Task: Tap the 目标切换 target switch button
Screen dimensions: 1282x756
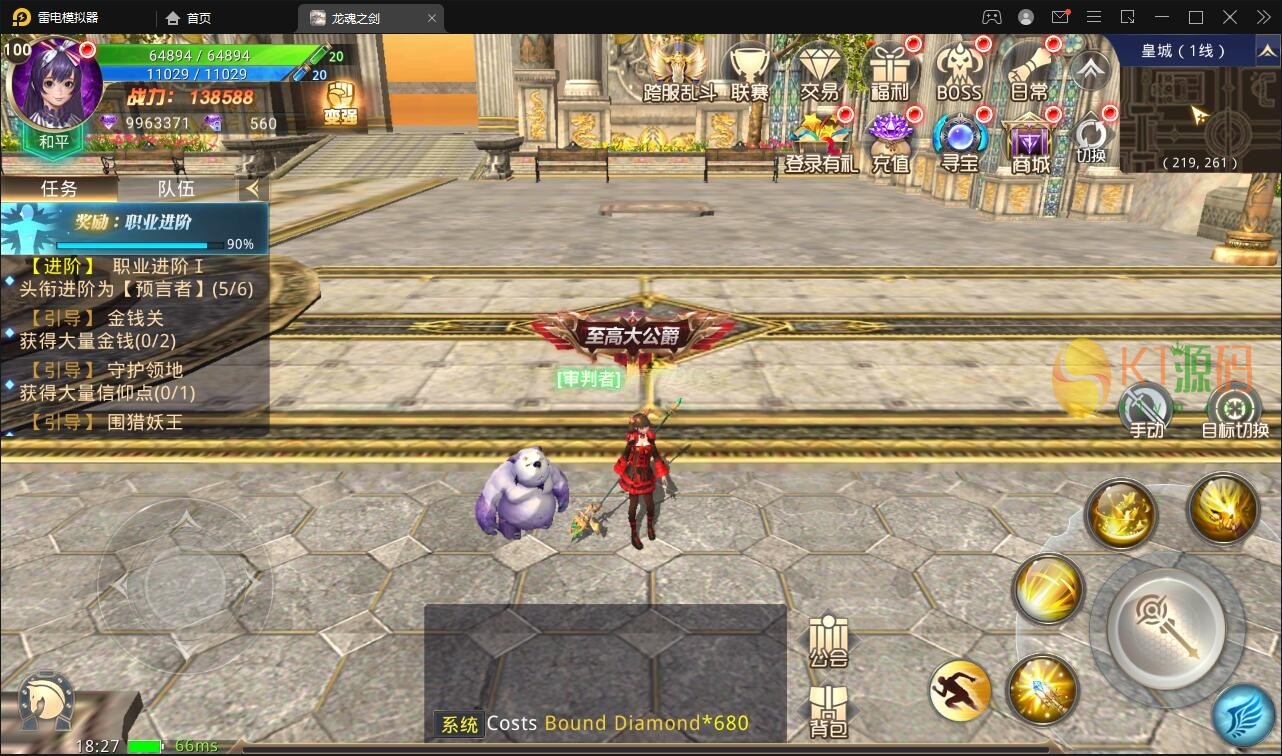Action: coord(1234,412)
